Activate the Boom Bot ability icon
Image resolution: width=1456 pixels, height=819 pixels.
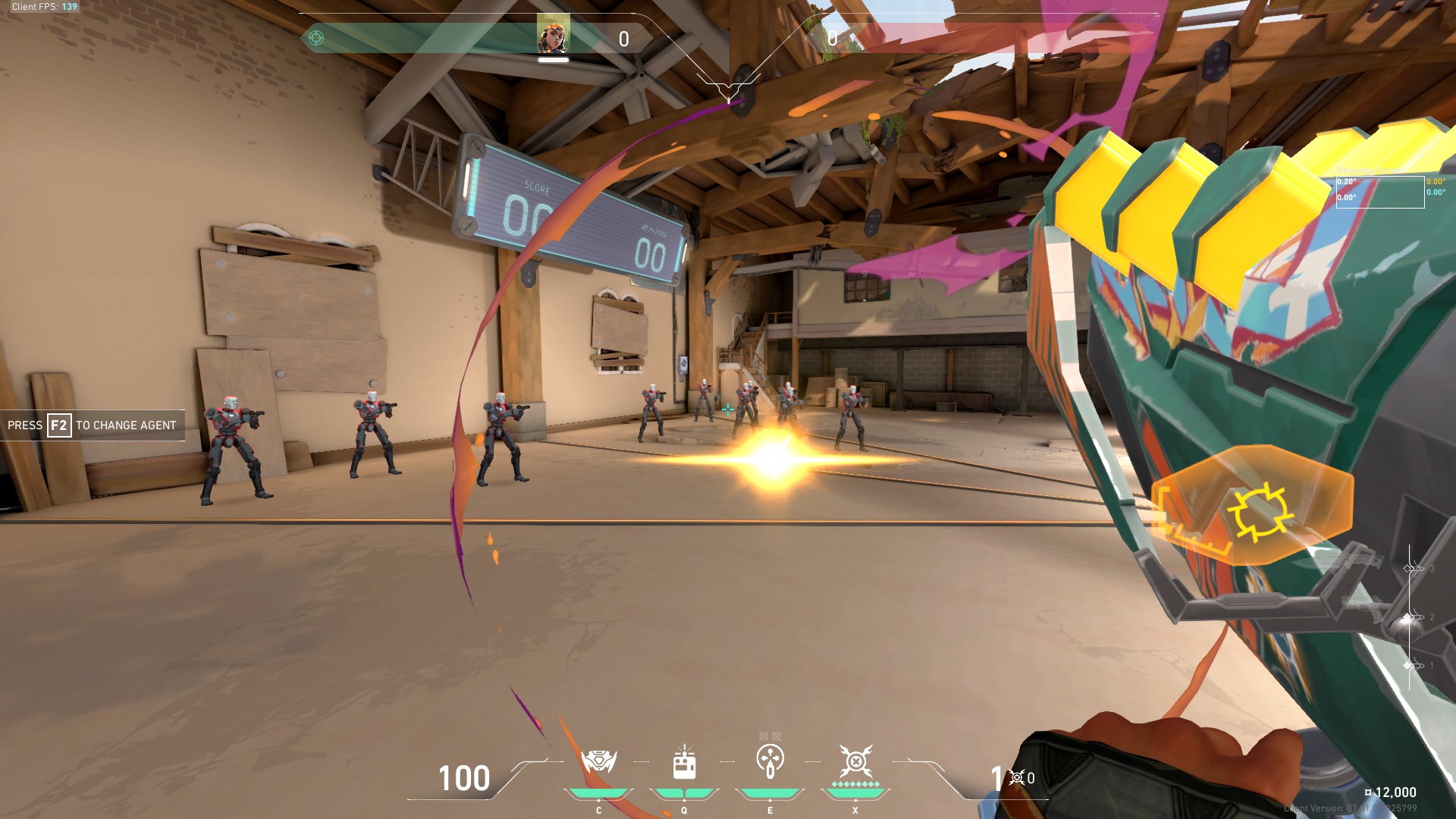point(598,761)
